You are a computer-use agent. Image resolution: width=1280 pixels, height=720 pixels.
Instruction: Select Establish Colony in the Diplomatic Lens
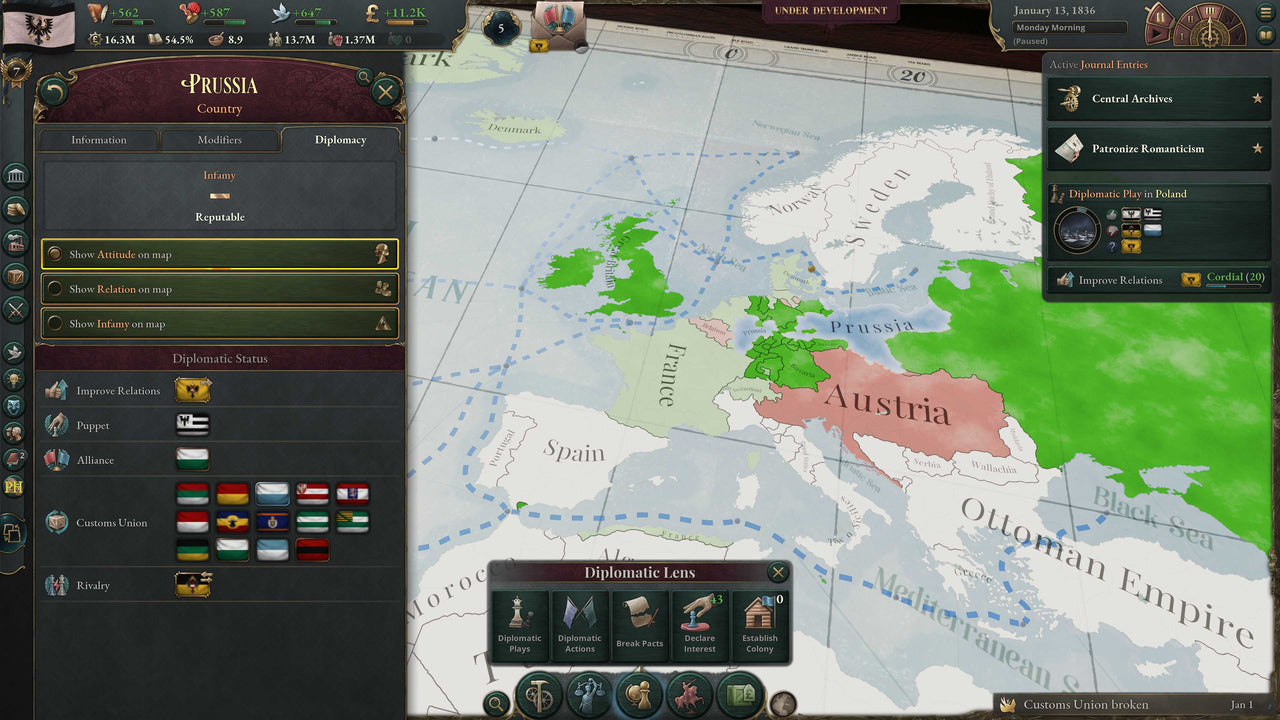click(760, 625)
